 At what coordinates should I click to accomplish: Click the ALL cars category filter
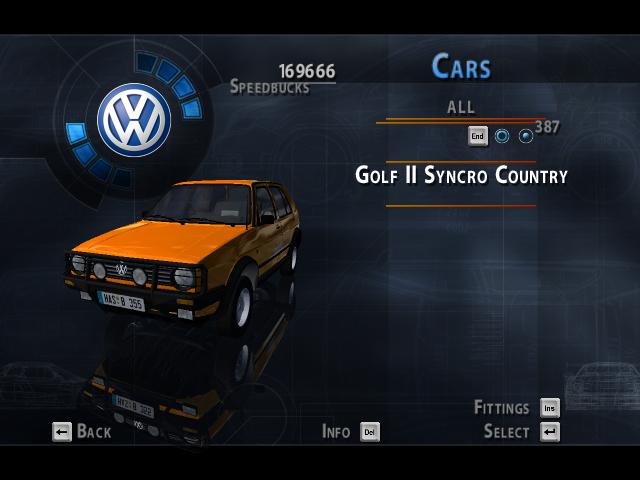coord(461,107)
